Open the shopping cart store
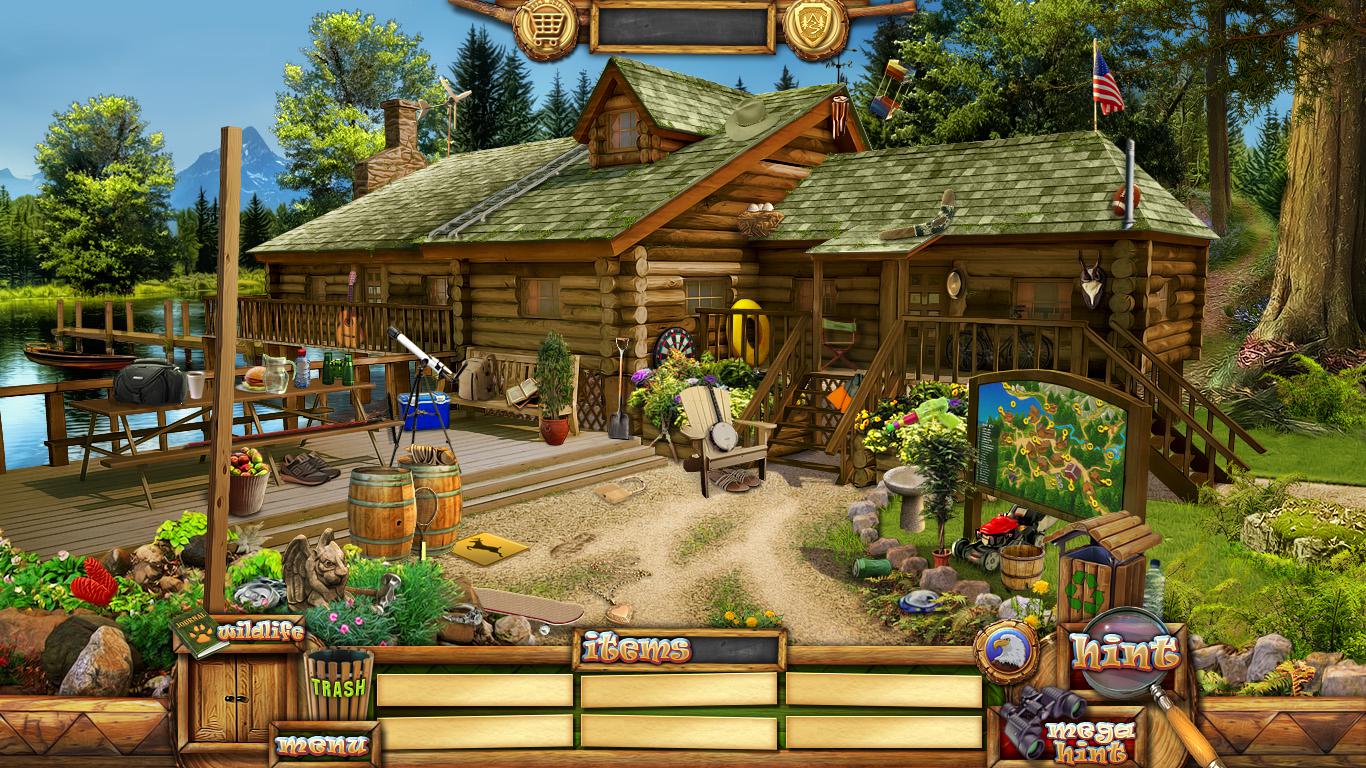1366x768 pixels. 545,25
